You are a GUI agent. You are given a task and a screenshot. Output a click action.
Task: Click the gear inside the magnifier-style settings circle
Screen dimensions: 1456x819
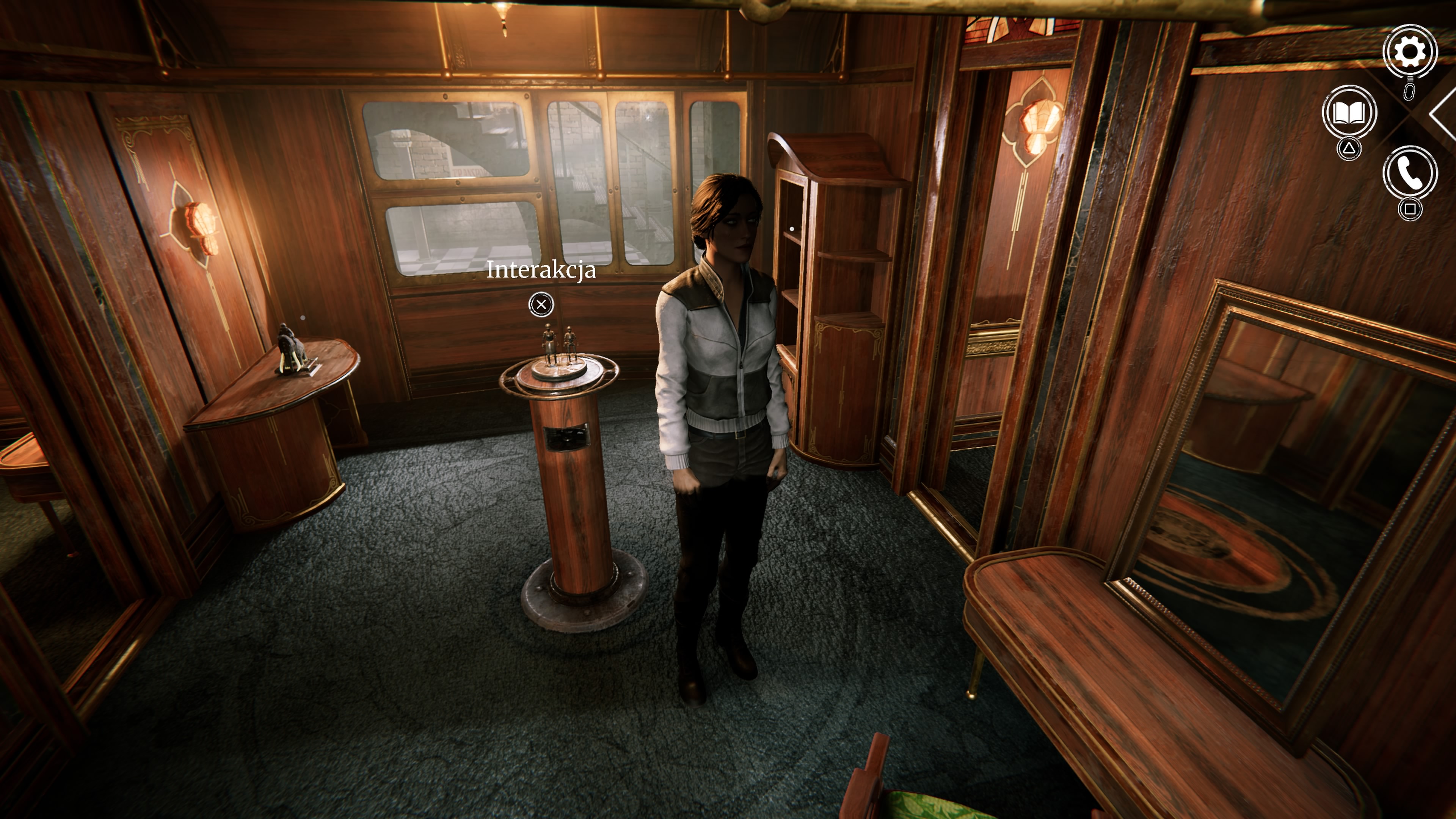pos(1410,52)
